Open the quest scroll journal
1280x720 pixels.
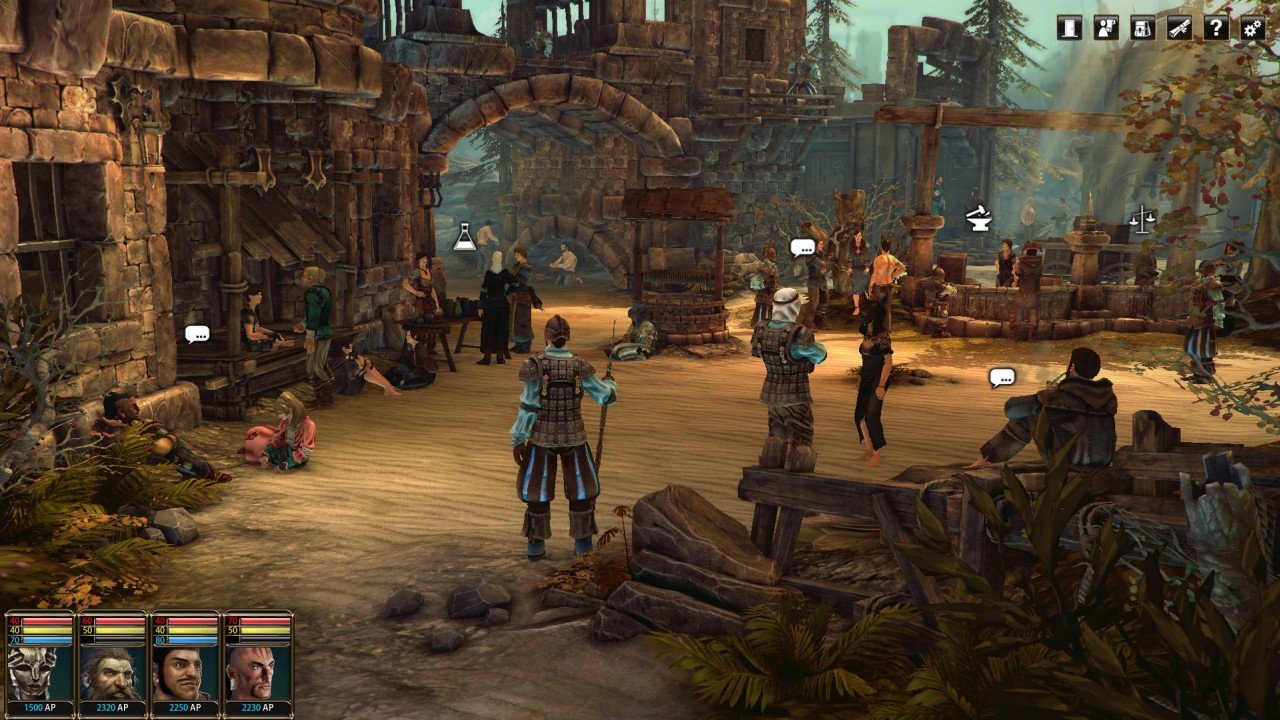pos(1180,27)
